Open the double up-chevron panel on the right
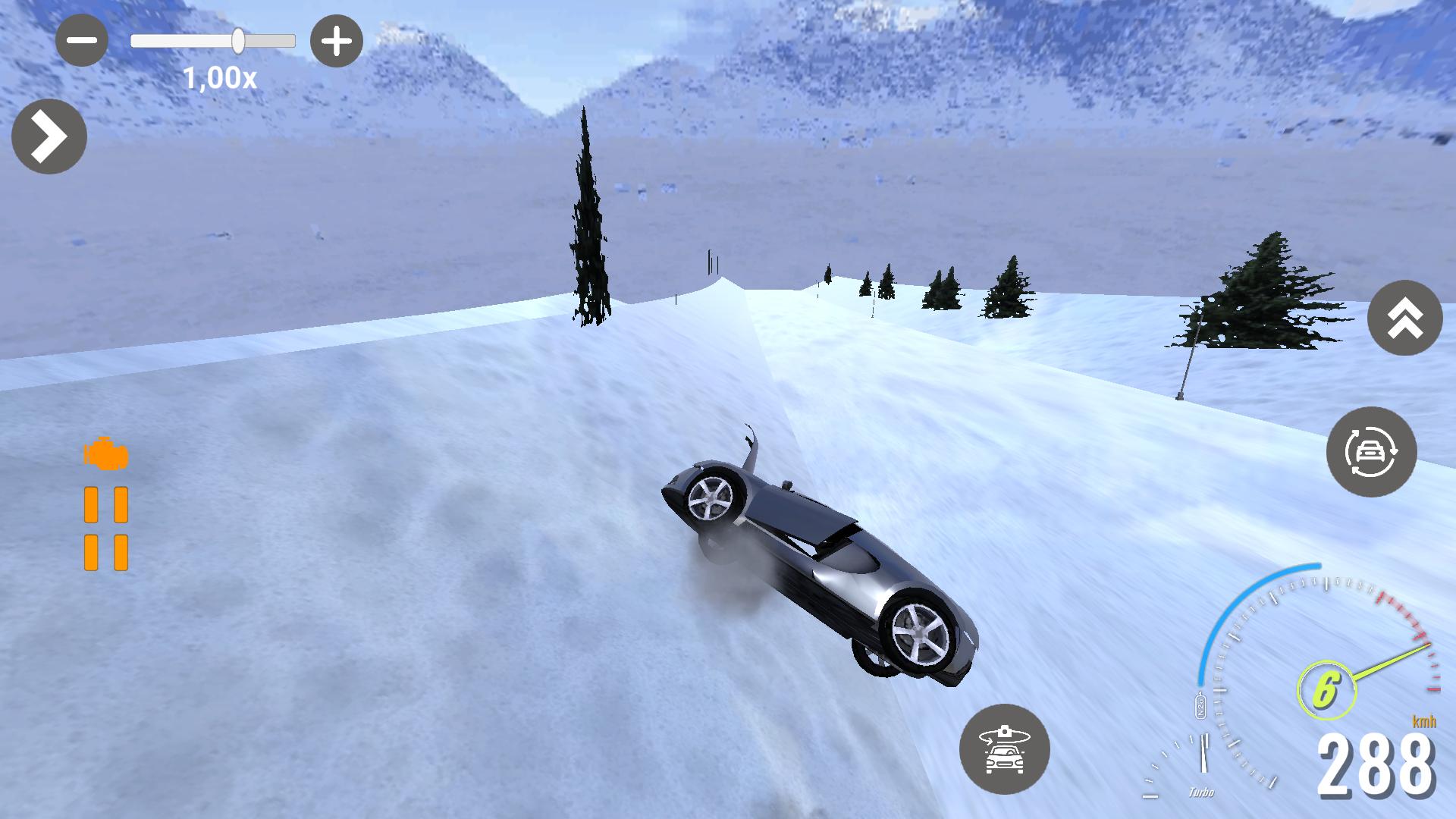1456x819 pixels. pos(1407,318)
